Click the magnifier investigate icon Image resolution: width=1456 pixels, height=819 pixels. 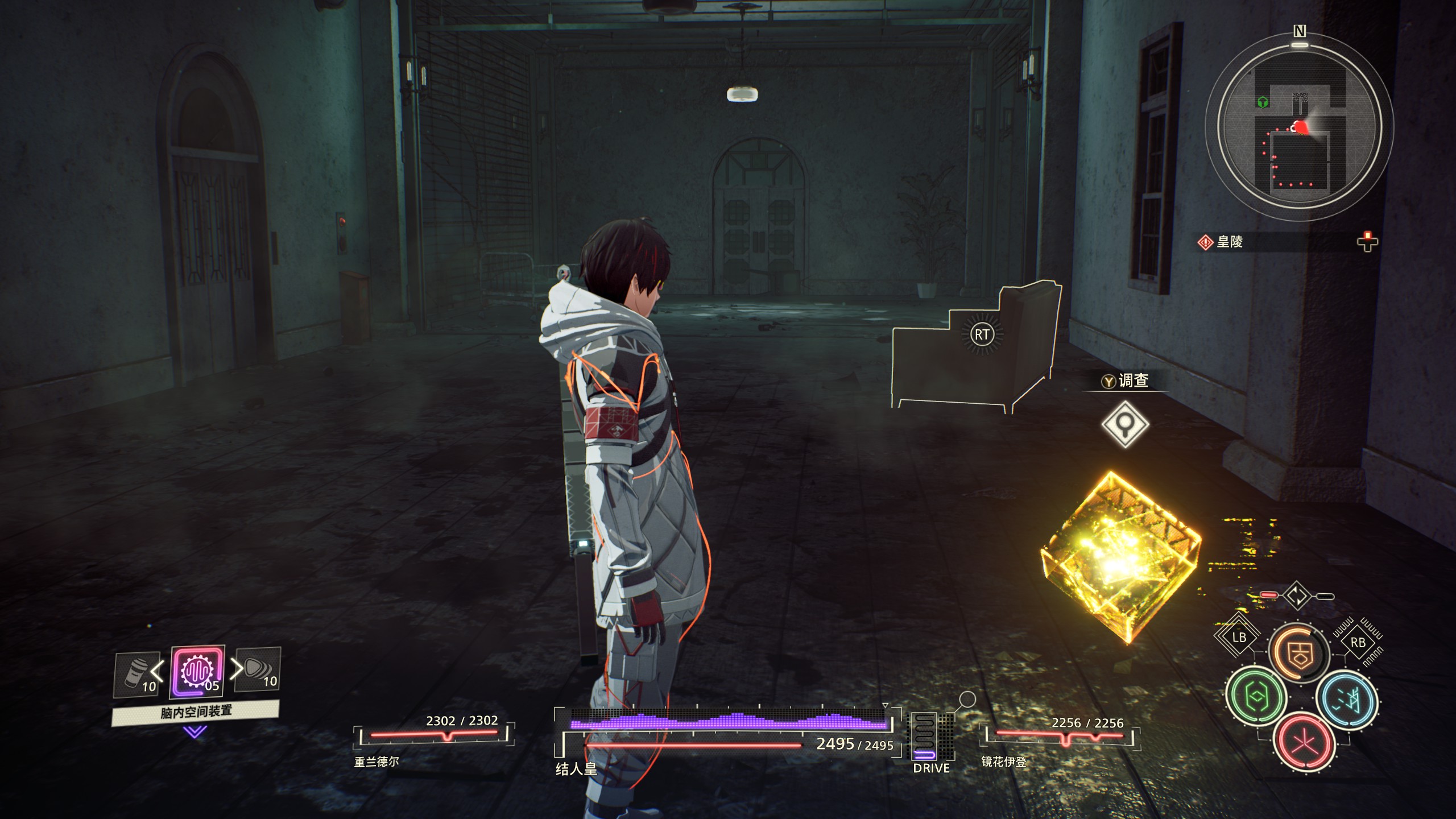(x=1124, y=424)
